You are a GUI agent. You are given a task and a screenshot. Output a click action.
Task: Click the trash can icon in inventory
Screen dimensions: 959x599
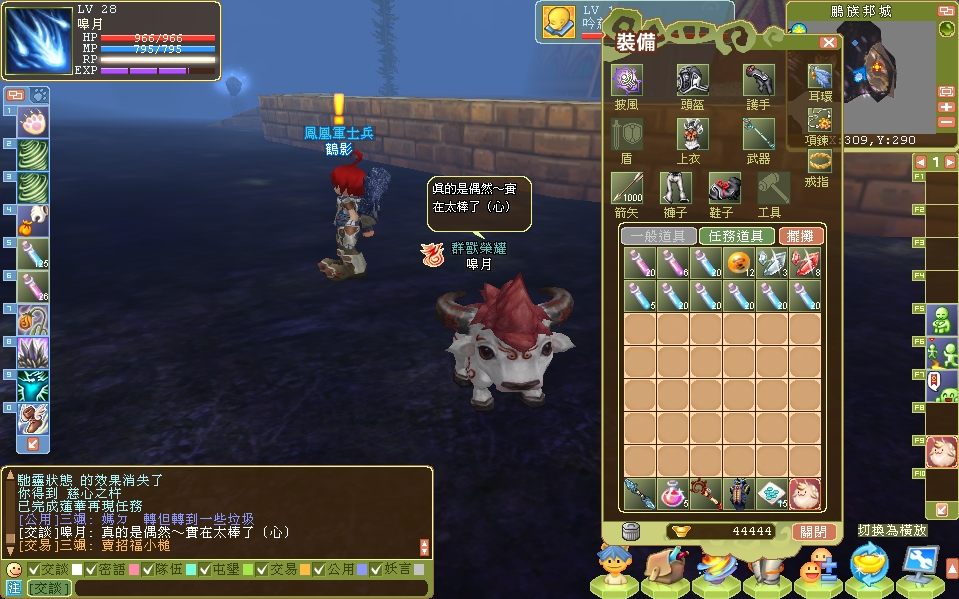click(x=630, y=531)
